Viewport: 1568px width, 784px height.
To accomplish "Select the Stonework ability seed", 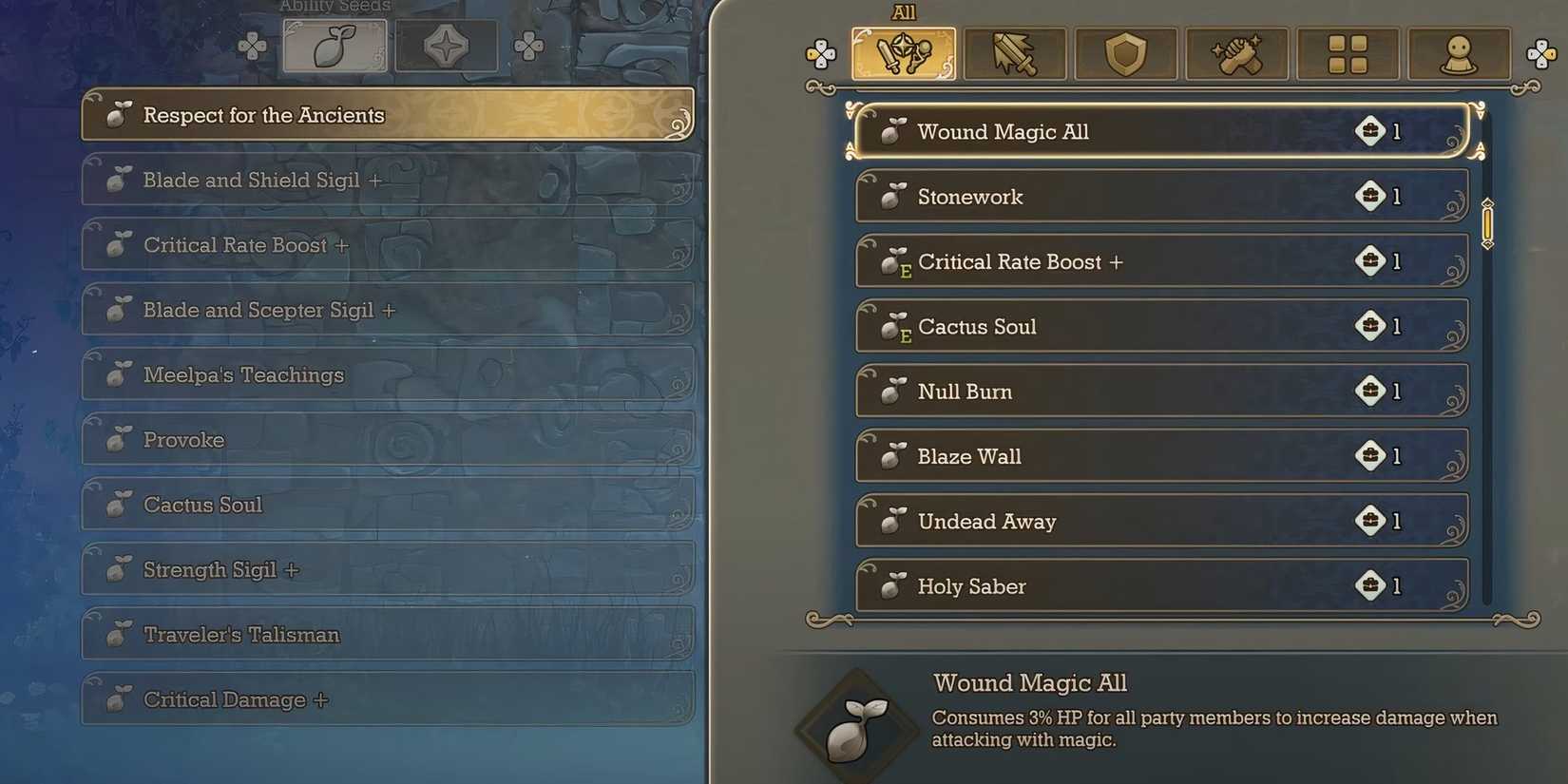I will (x=1159, y=196).
